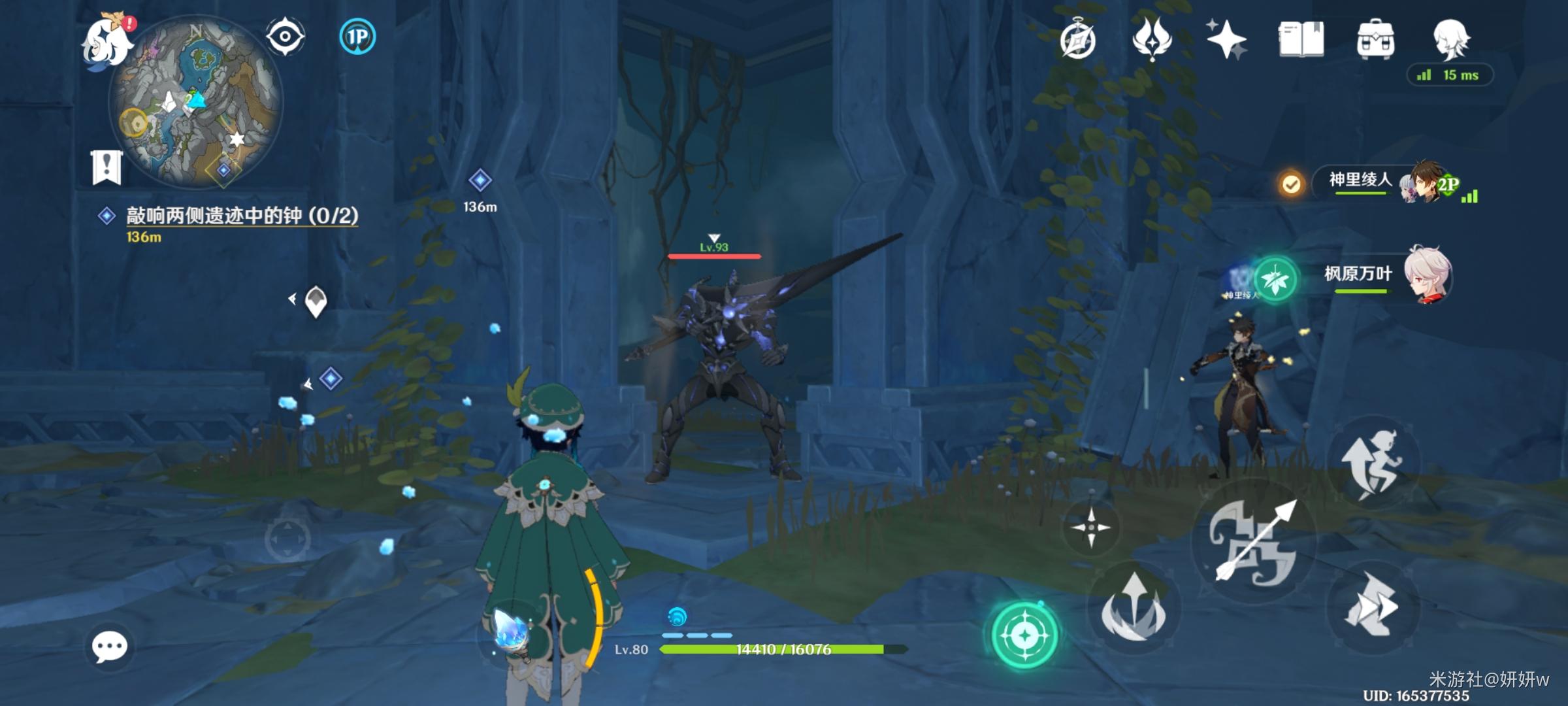Screen dimensions: 1568x706
Task: Open the adventurer handbook book icon
Action: [x=1301, y=39]
